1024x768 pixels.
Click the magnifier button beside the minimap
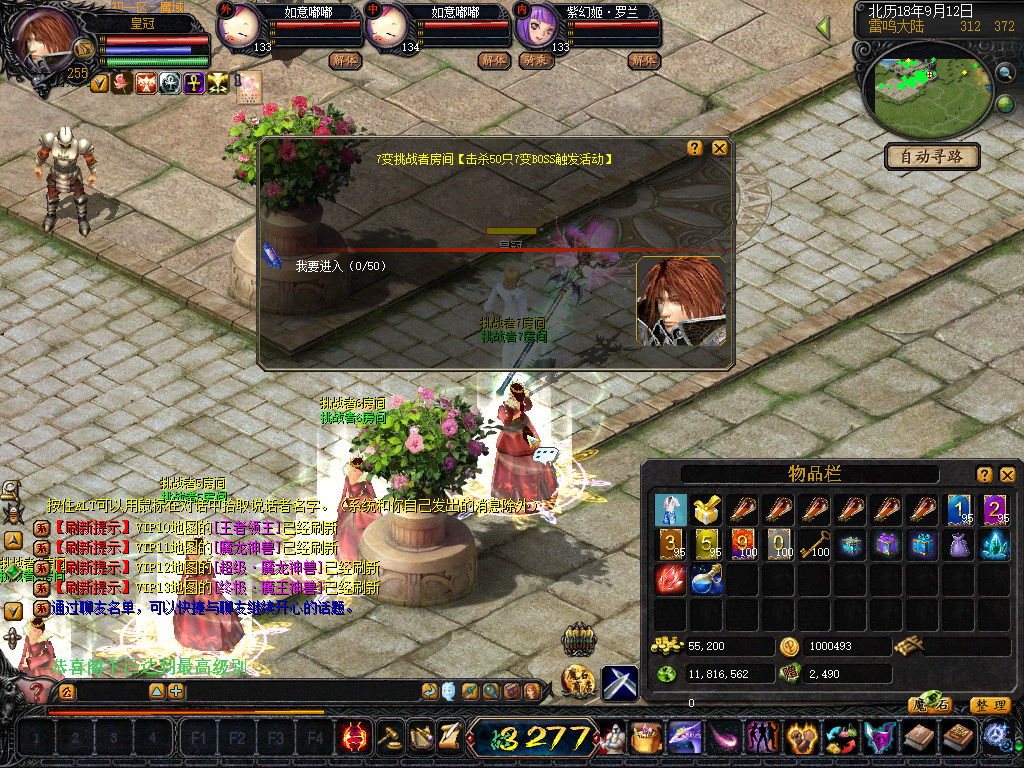click(1003, 72)
